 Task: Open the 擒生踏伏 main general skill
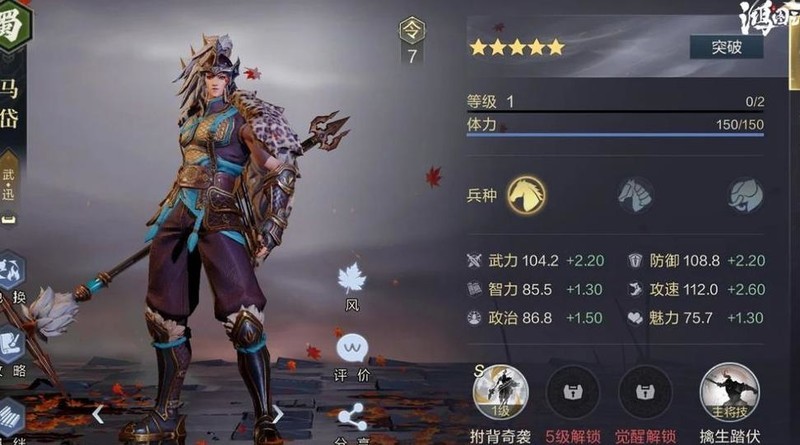click(x=729, y=392)
